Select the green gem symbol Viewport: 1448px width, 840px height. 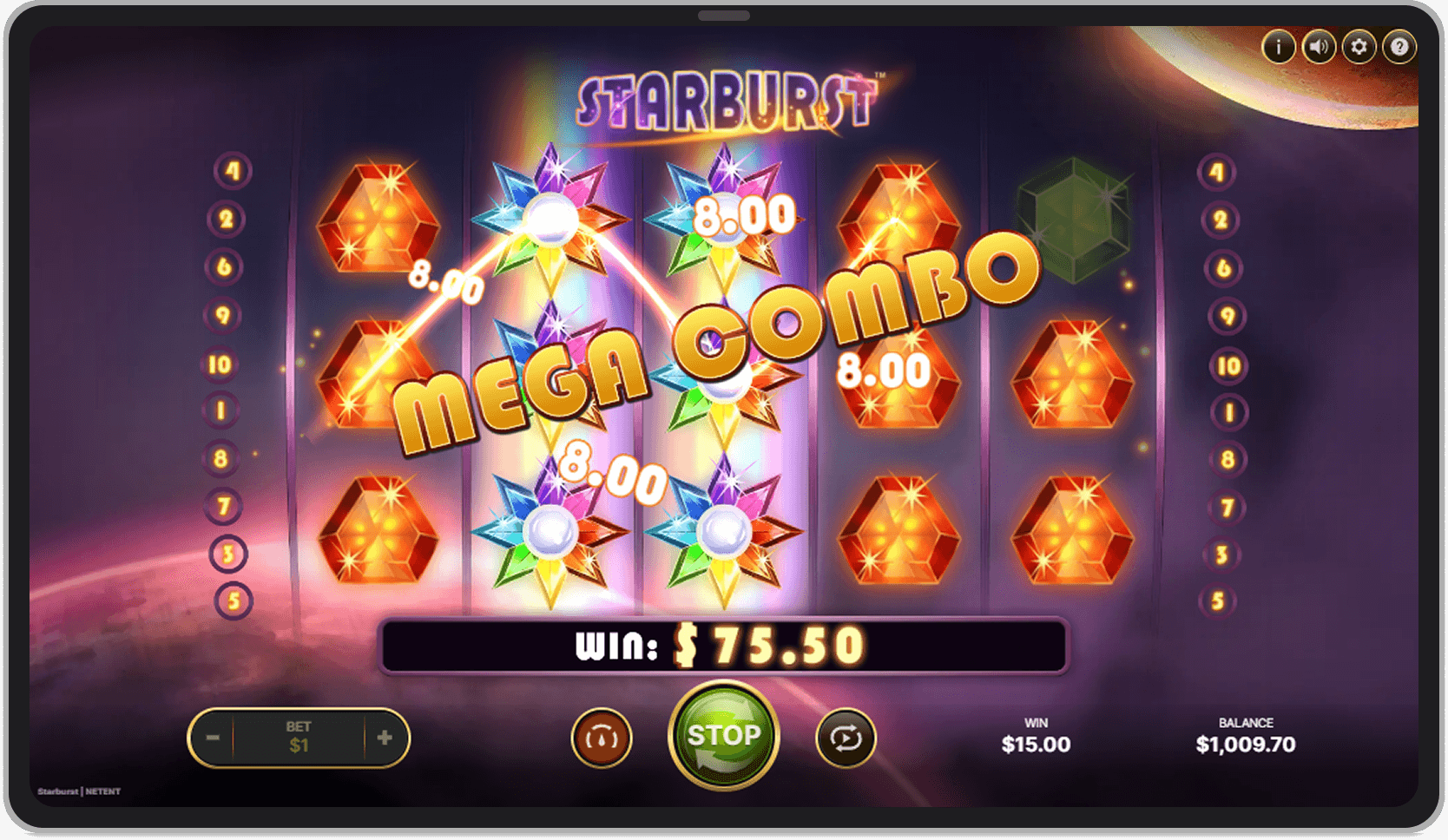click(1074, 220)
